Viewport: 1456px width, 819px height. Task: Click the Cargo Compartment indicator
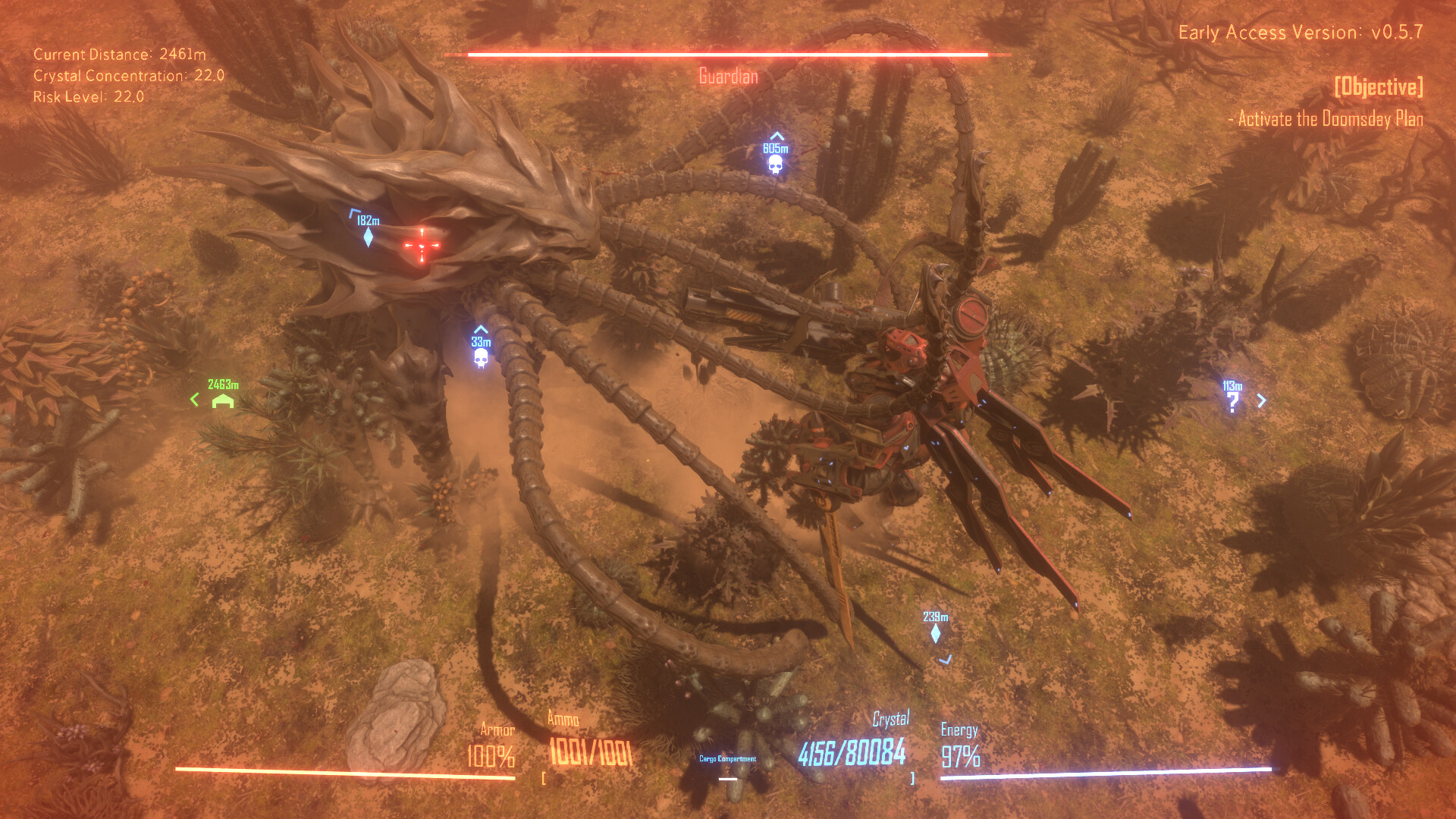(729, 757)
